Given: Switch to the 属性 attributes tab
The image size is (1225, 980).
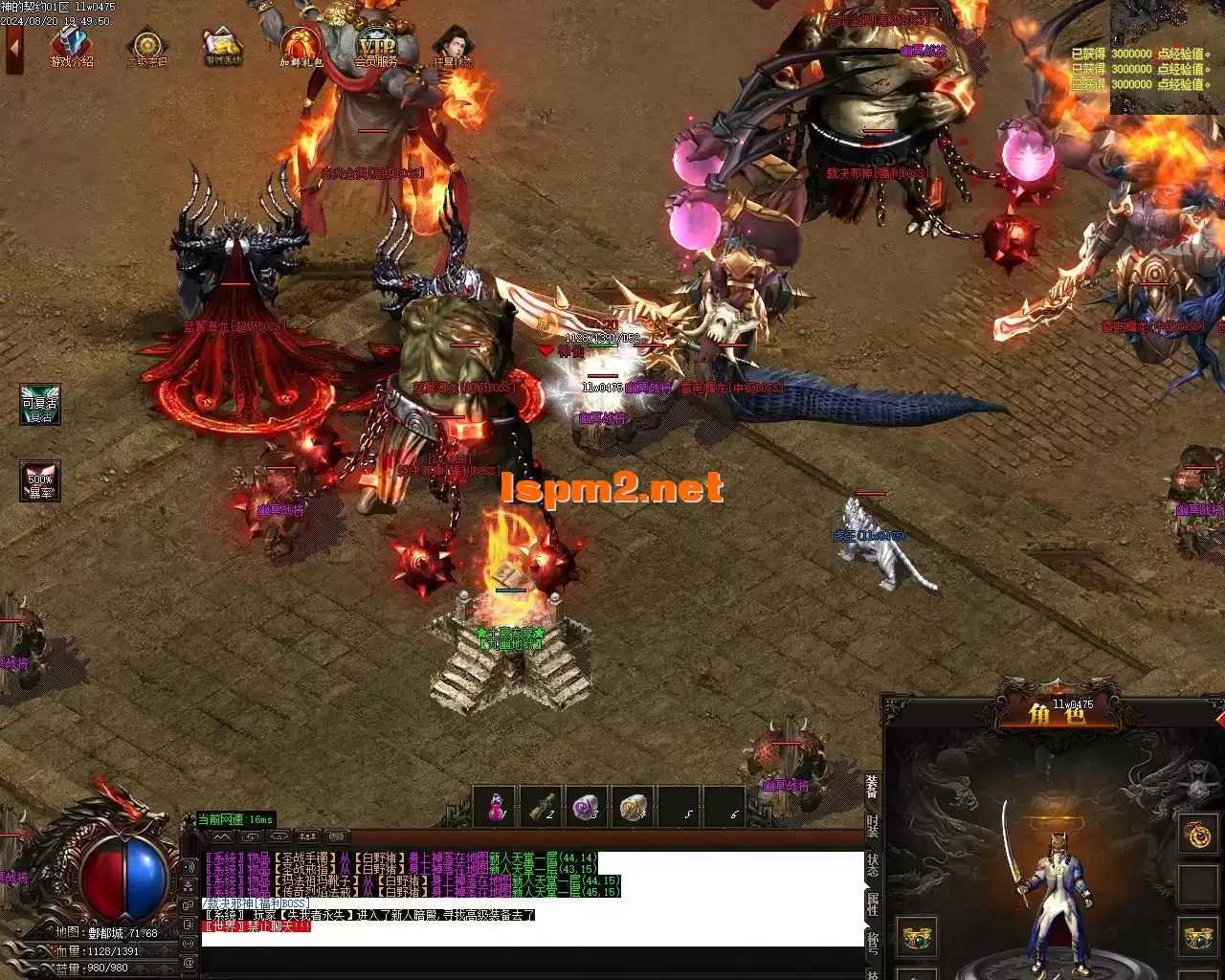Looking at the screenshot, I should click(x=872, y=903).
